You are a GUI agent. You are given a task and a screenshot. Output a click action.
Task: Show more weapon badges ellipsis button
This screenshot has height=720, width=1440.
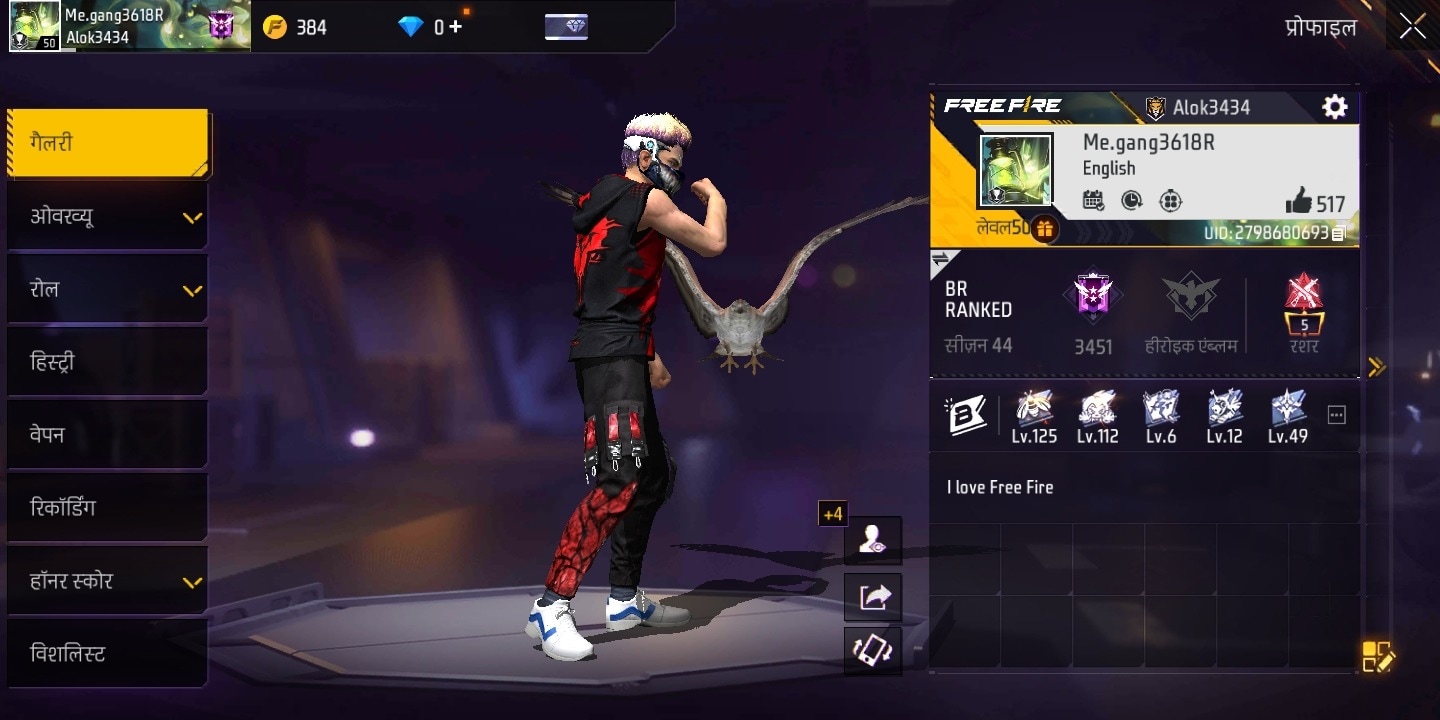click(x=1336, y=415)
